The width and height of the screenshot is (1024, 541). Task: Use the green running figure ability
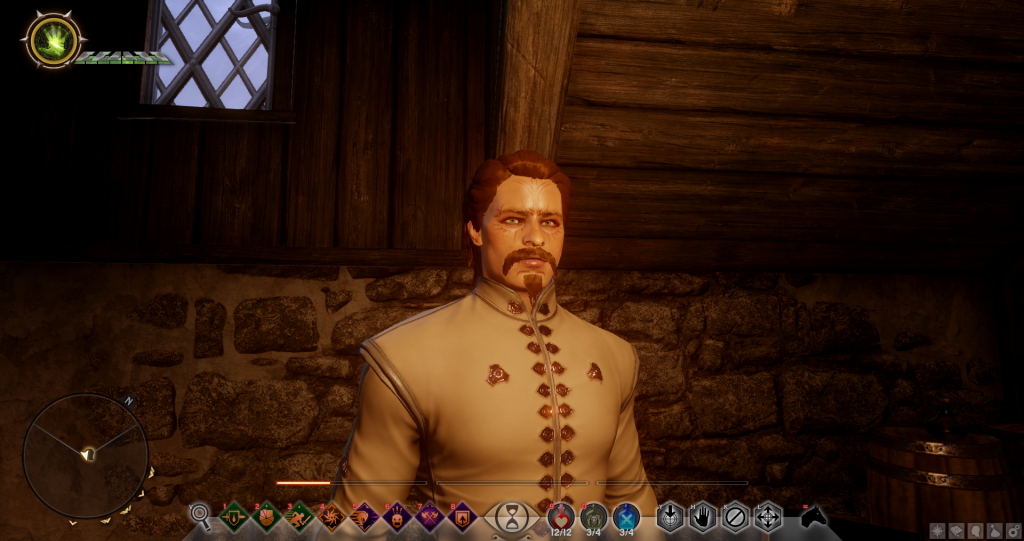[x=298, y=517]
